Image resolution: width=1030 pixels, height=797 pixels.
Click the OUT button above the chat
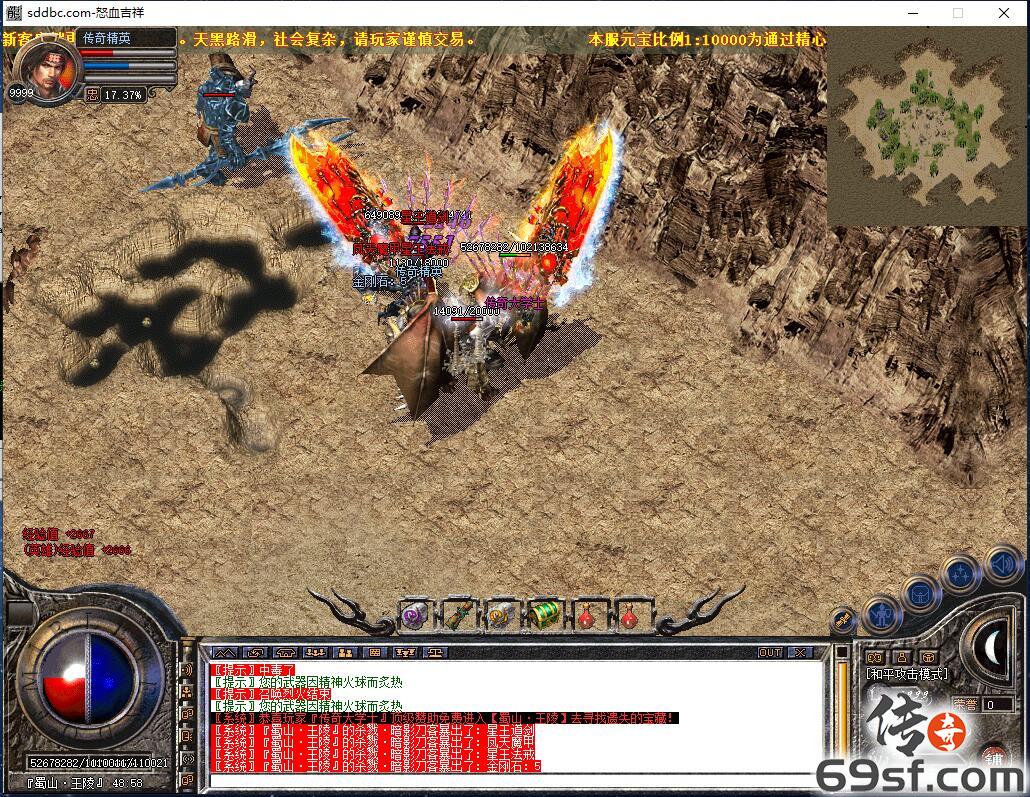769,652
